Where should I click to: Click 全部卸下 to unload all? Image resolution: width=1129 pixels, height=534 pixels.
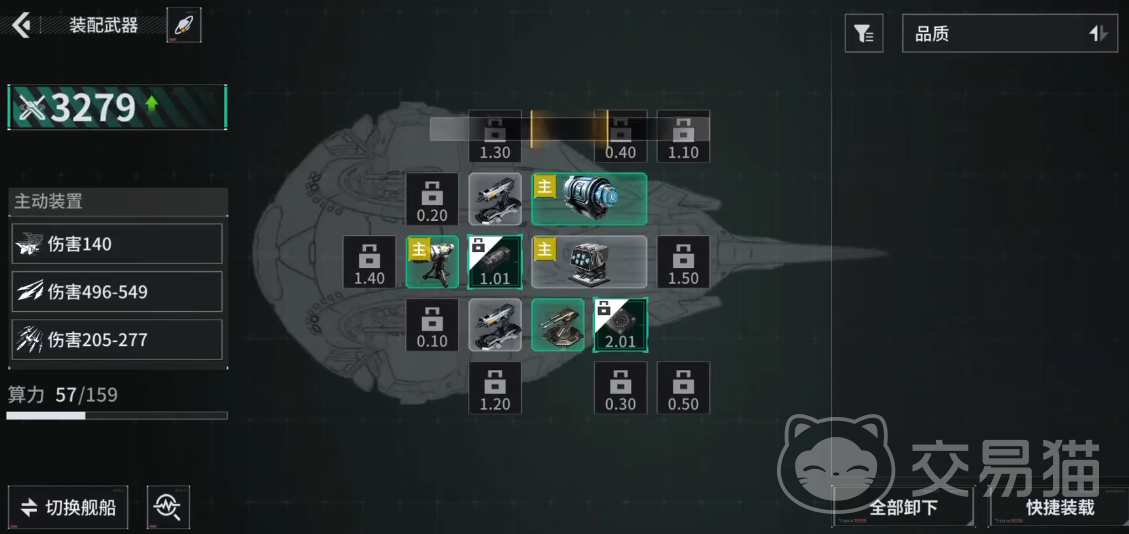903,507
